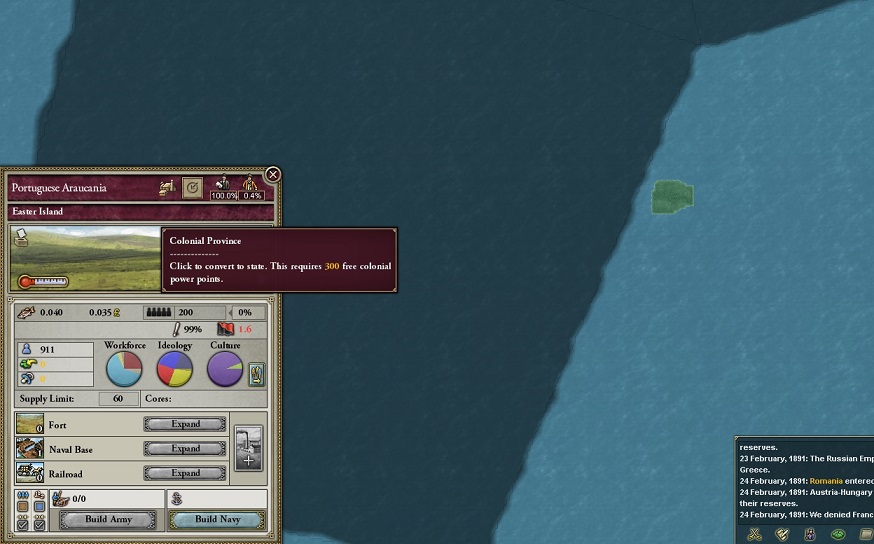Expand the Railroad
Image resolution: width=874 pixels, height=544 pixels.
pyautogui.click(x=185, y=473)
